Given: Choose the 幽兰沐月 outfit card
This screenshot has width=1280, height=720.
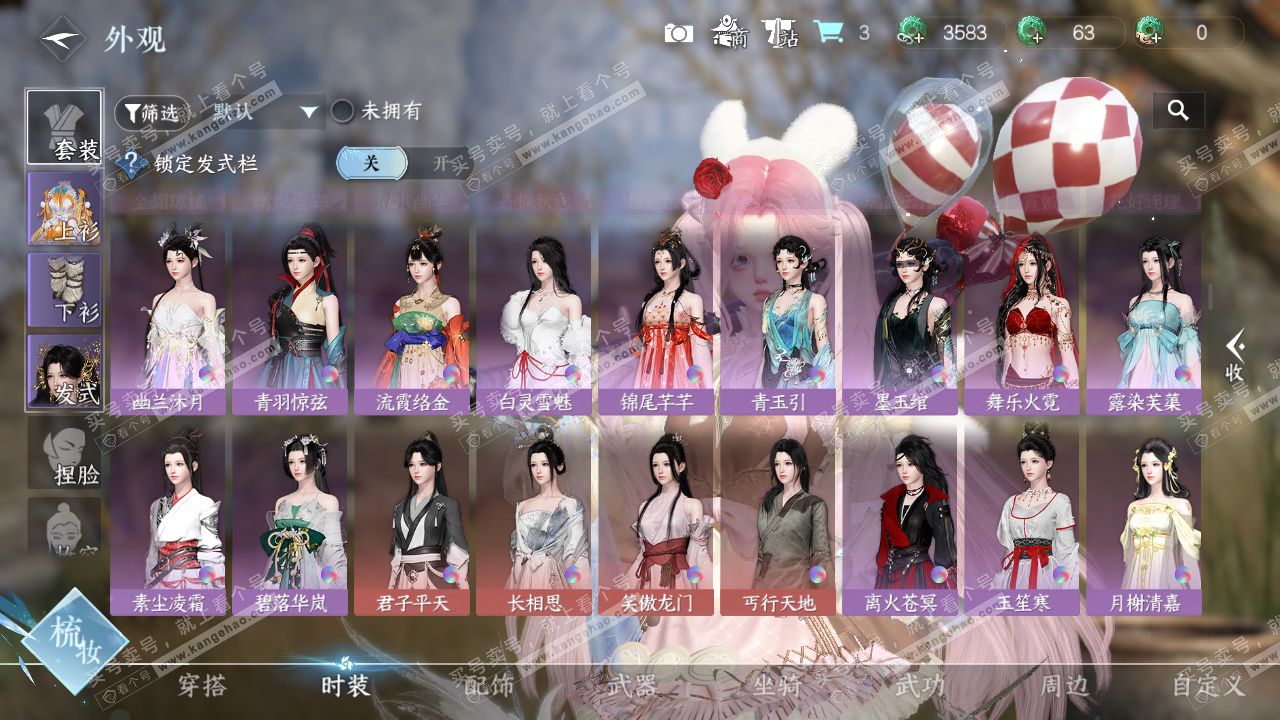Looking at the screenshot, I should [168, 315].
